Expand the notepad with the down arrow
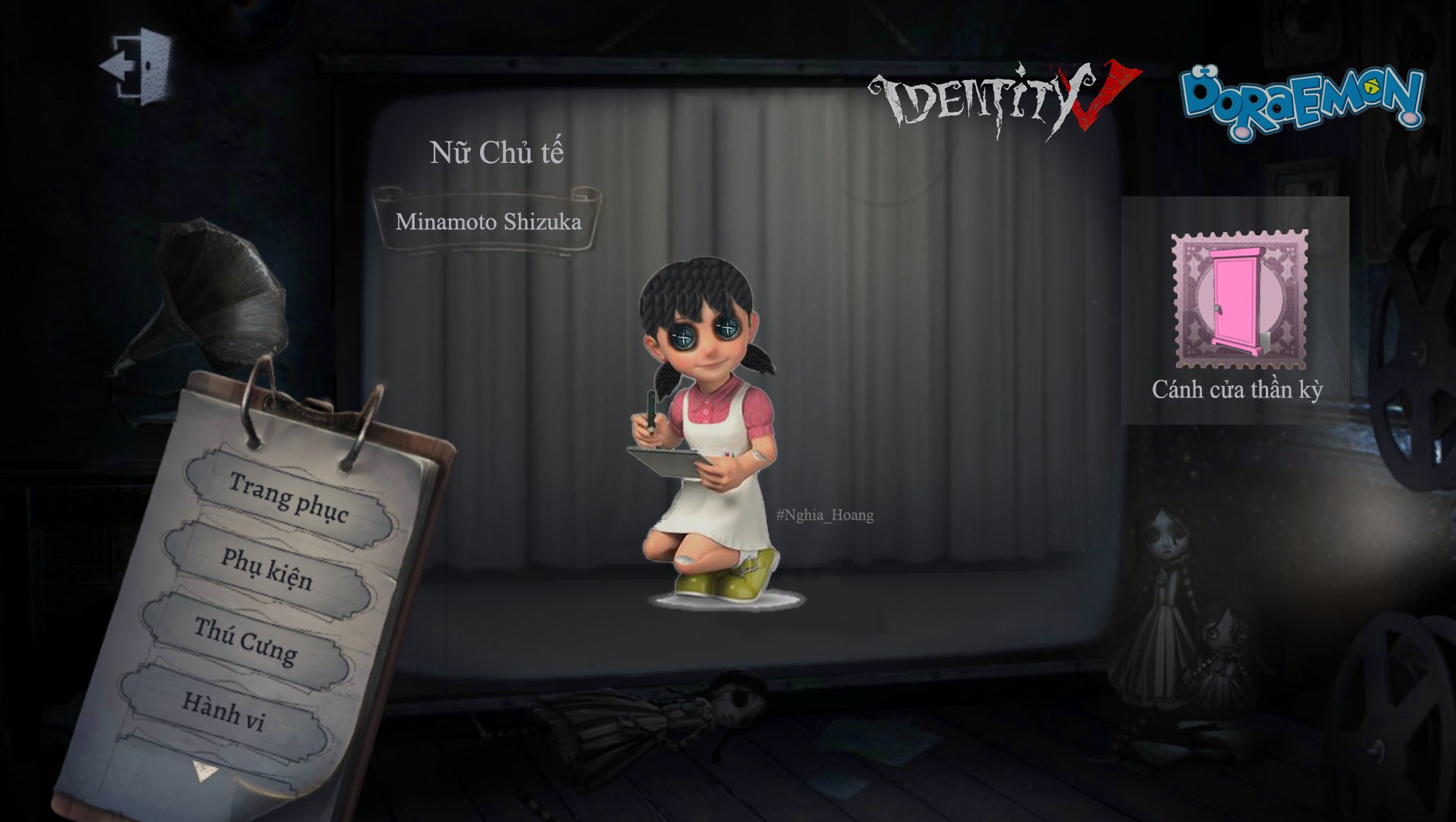Image resolution: width=1456 pixels, height=822 pixels. [x=202, y=773]
